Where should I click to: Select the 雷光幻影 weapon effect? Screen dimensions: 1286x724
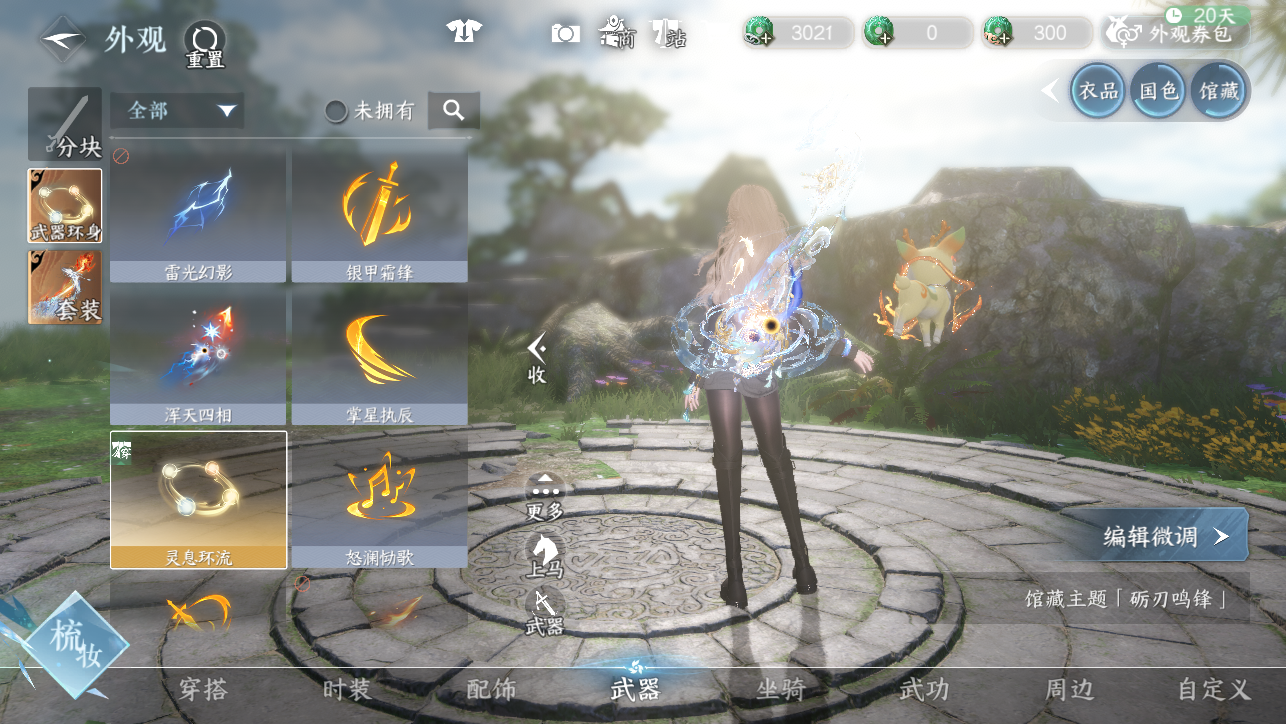(198, 214)
